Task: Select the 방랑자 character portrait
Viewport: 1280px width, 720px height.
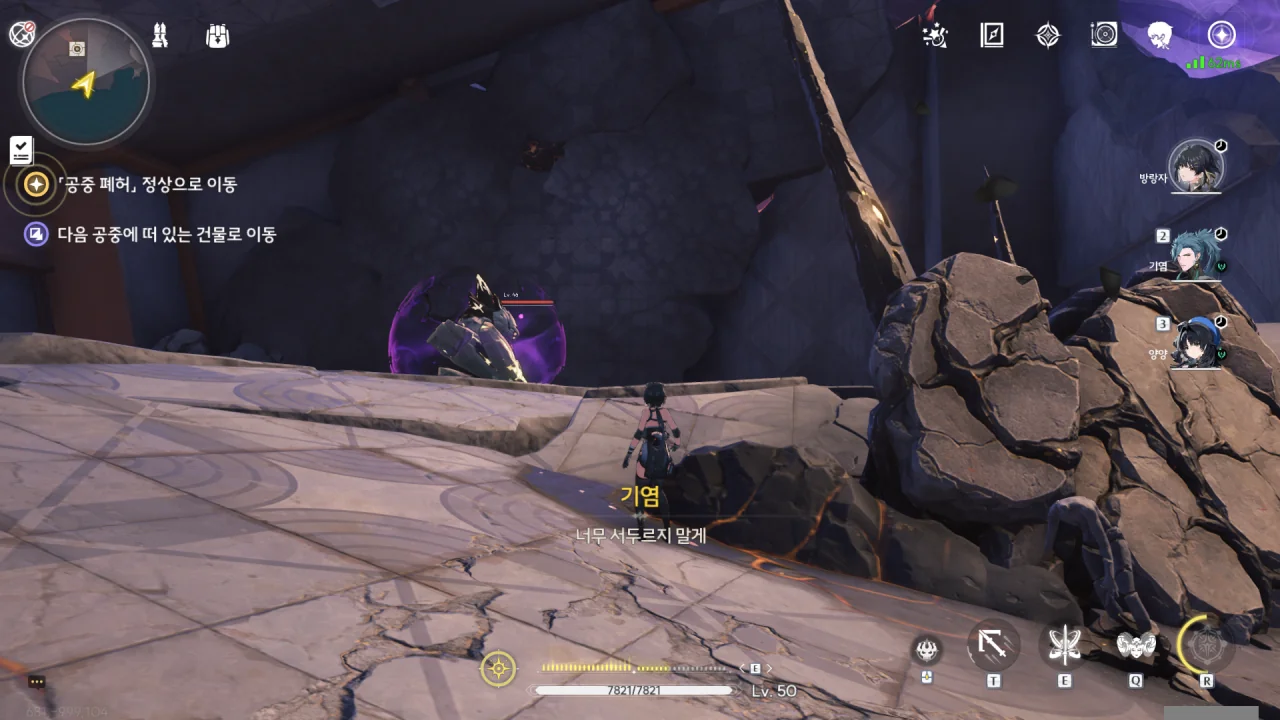Action: click(x=1194, y=167)
